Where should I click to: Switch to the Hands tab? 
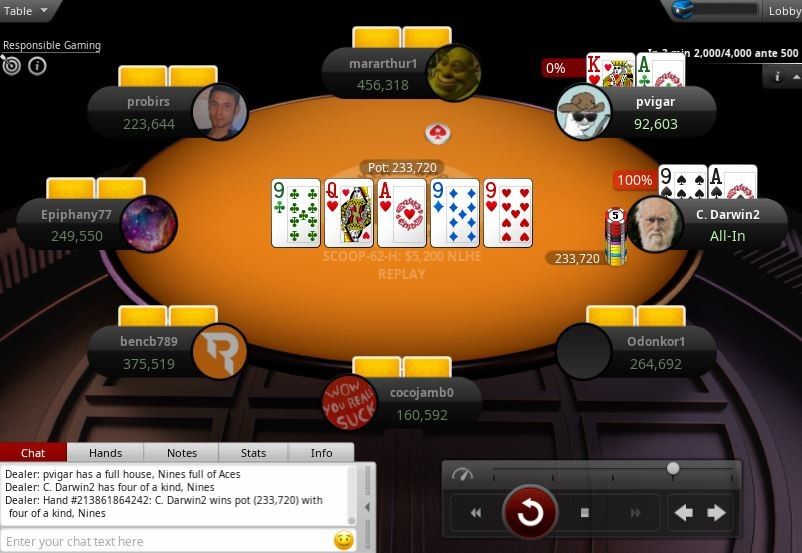[x=105, y=453]
